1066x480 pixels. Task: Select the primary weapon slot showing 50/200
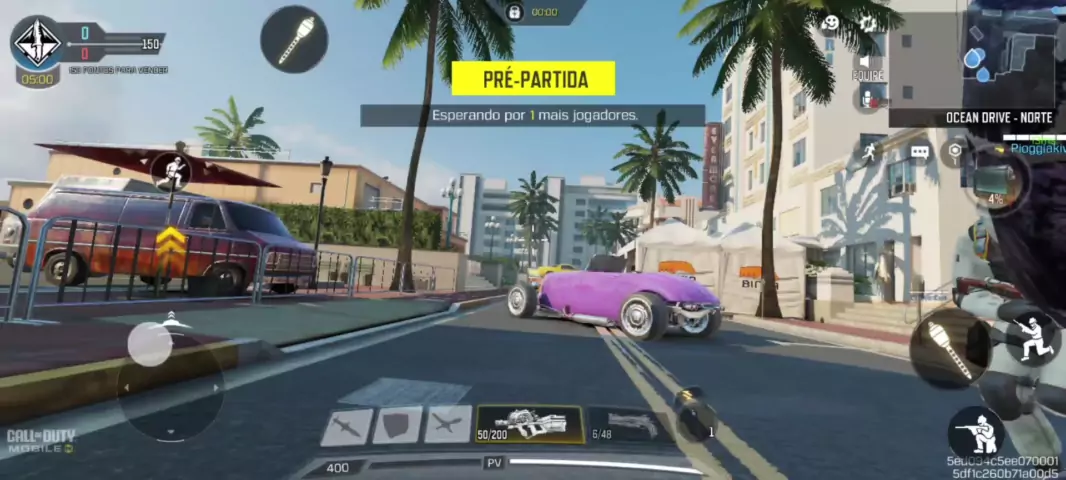click(x=529, y=423)
